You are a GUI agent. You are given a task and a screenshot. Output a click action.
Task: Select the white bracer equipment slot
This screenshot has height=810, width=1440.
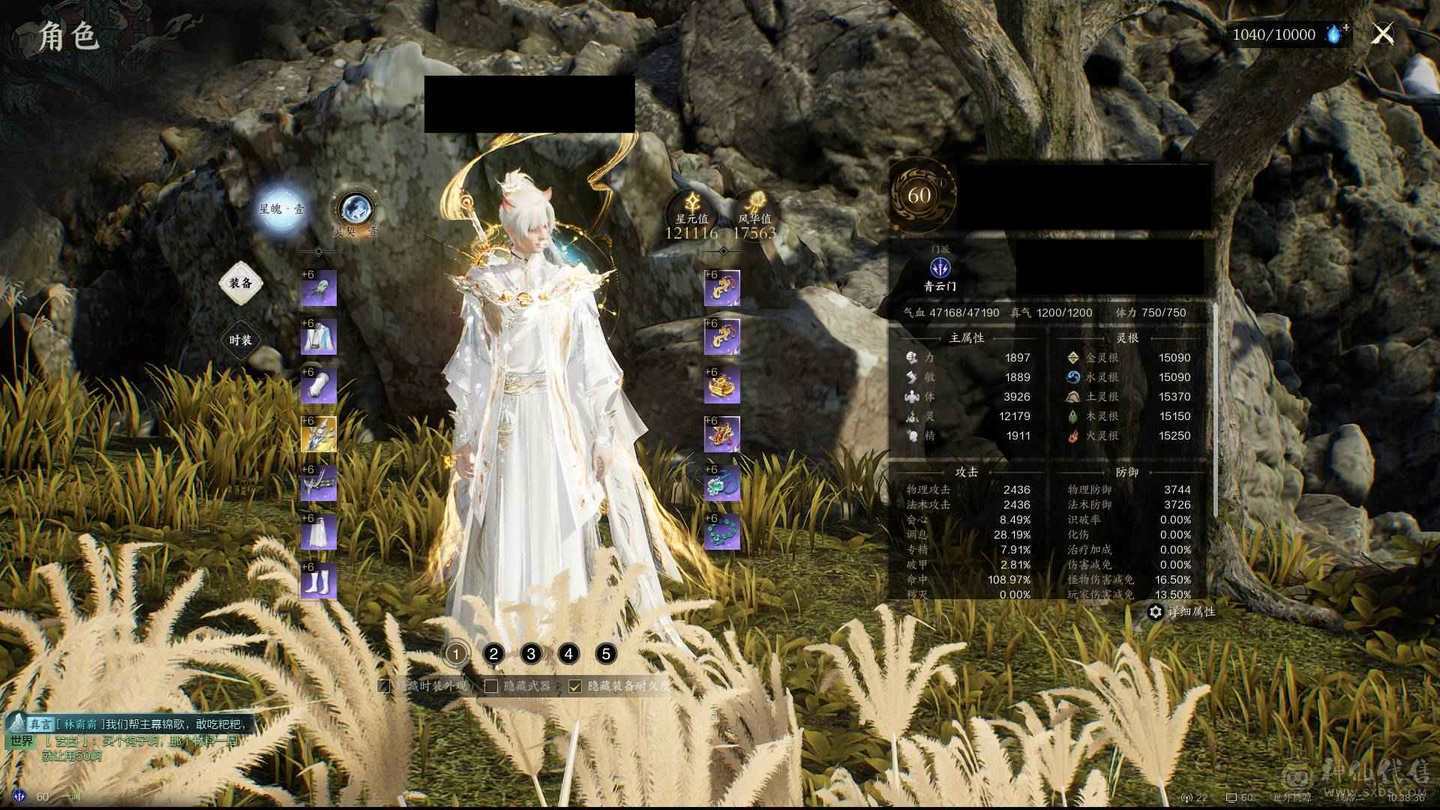point(319,386)
